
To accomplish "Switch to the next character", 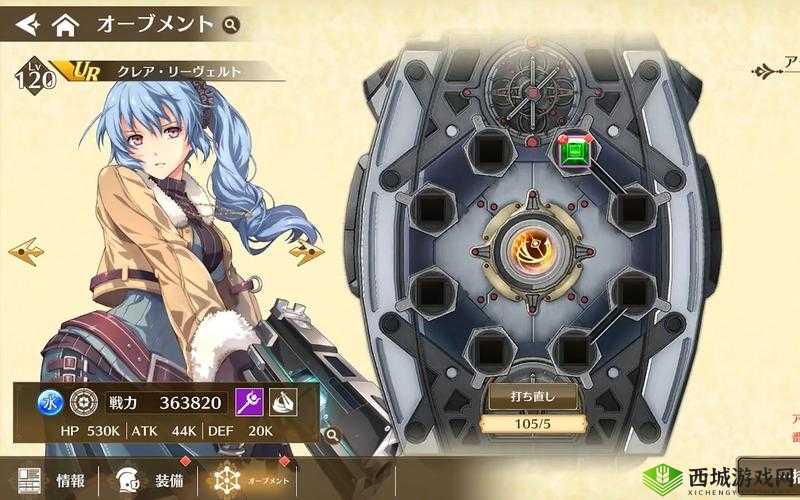I will pyautogui.click(x=304, y=251).
